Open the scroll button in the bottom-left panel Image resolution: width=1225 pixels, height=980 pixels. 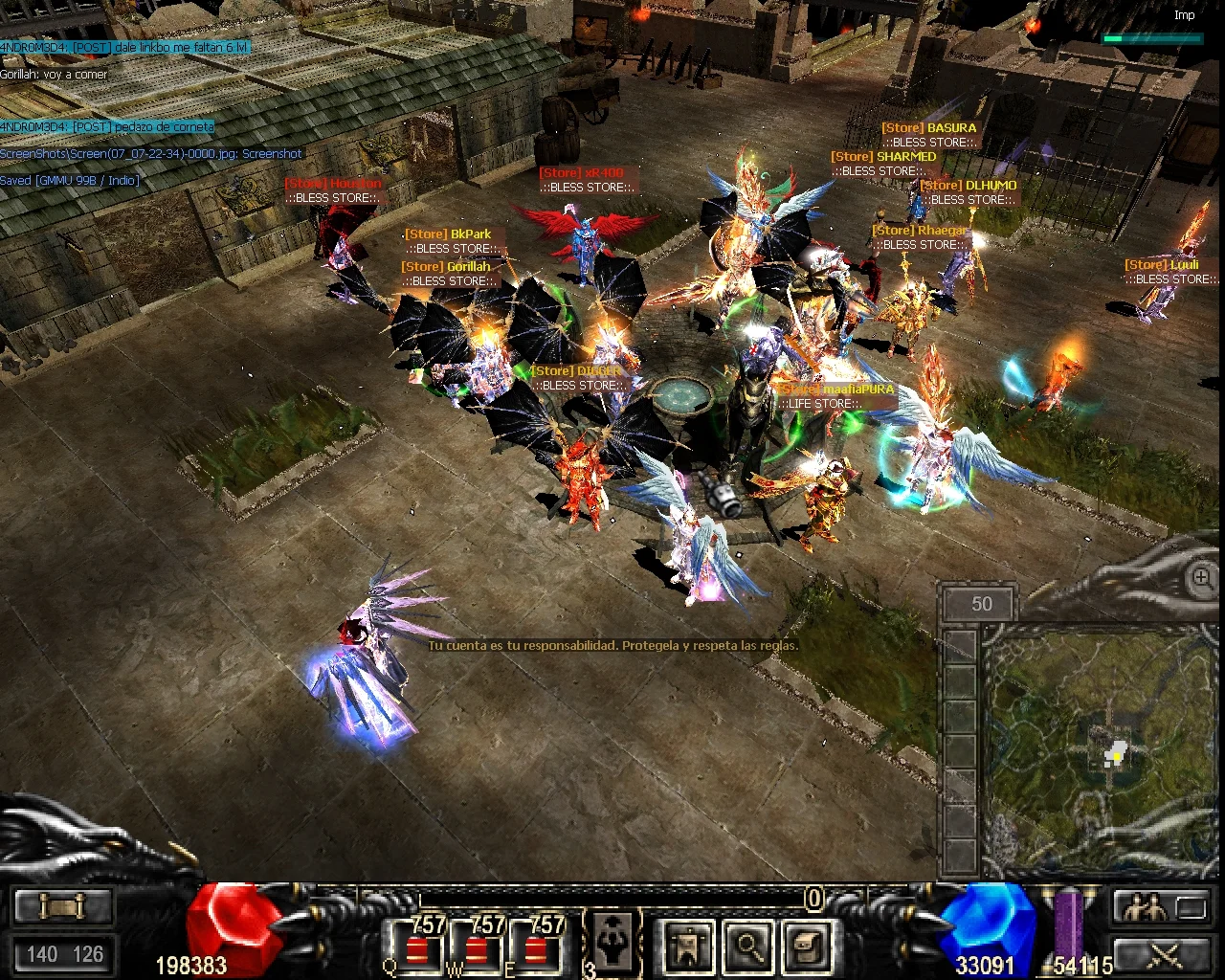tap(63, 906)
